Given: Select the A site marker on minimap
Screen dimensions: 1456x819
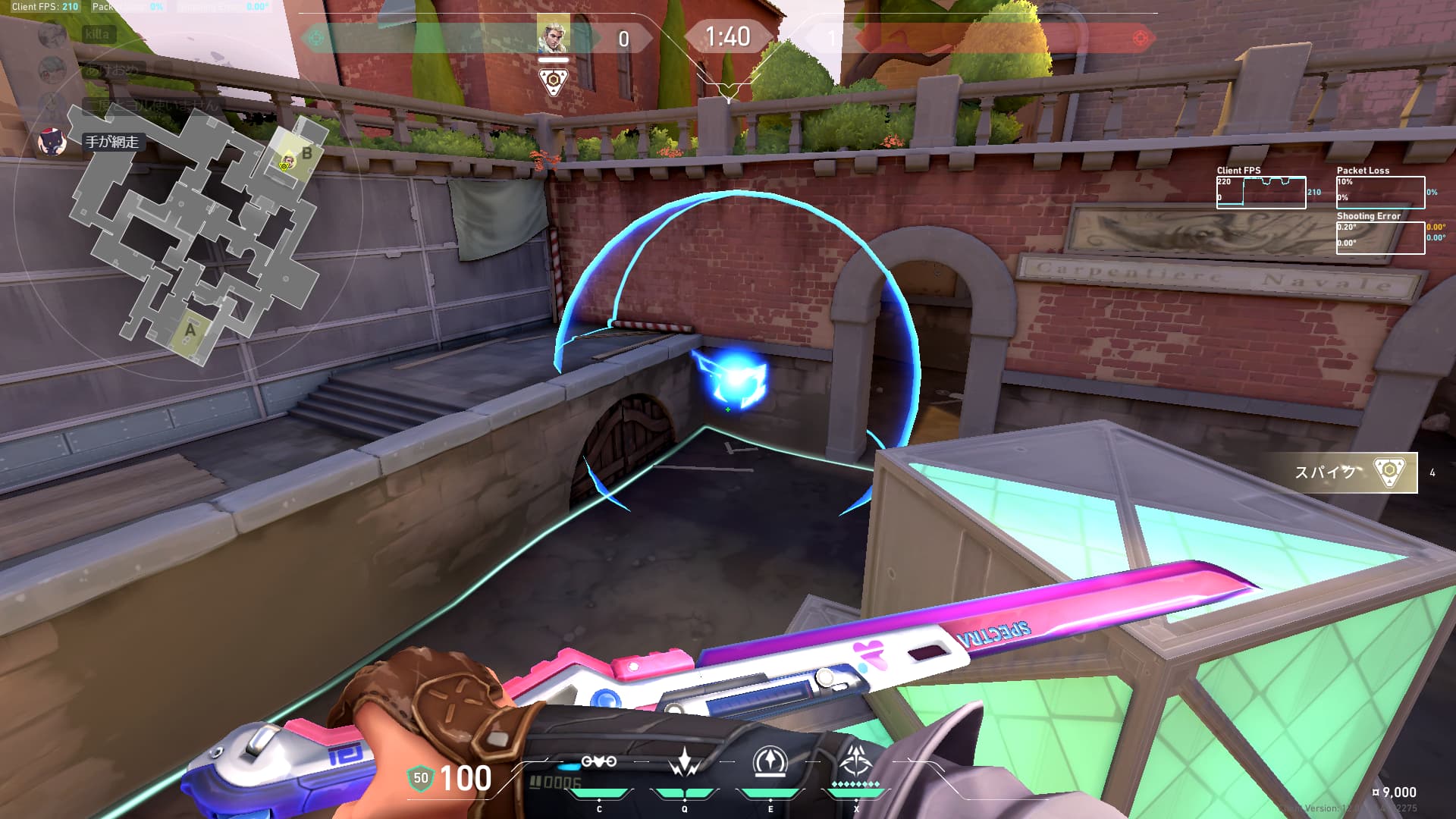Looking at the screenshot, I should point(190,330).
